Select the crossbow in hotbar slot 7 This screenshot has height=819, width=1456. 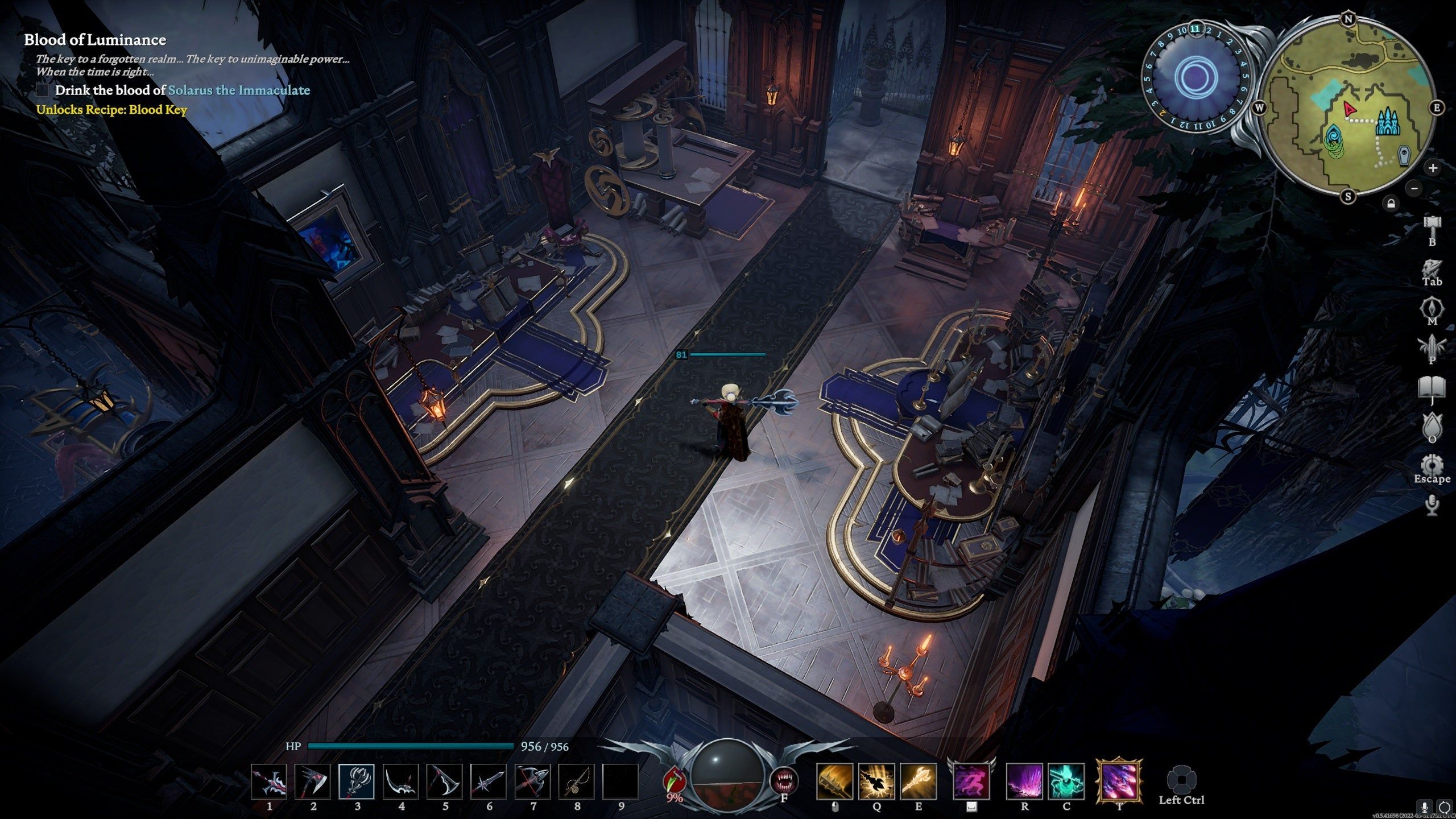point(532,781)
